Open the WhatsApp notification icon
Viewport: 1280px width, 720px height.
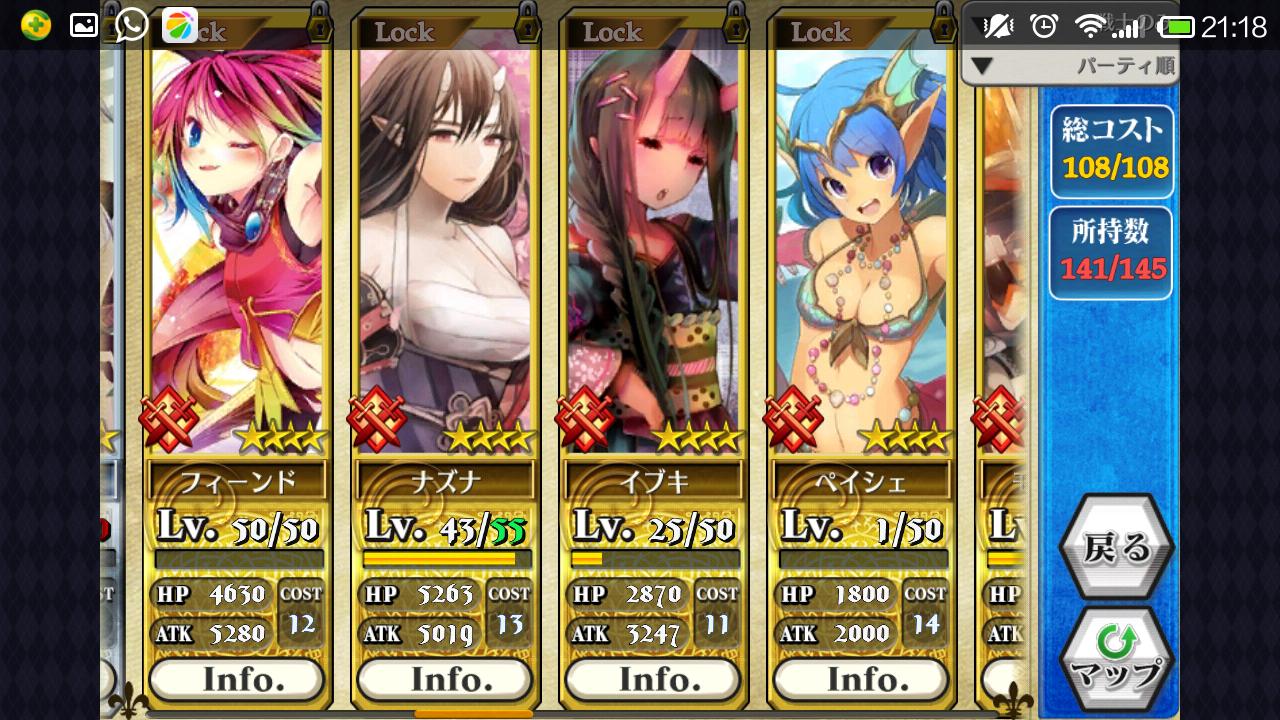tap(131, 25)
